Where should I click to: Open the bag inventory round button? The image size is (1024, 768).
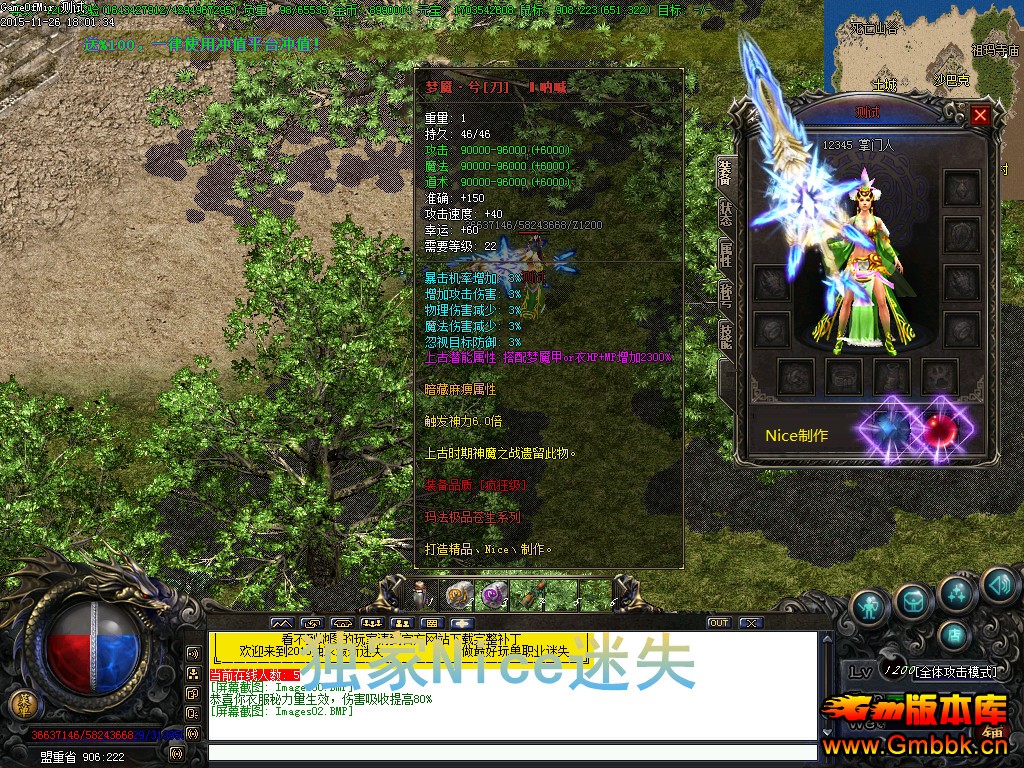tap(913, 601)
